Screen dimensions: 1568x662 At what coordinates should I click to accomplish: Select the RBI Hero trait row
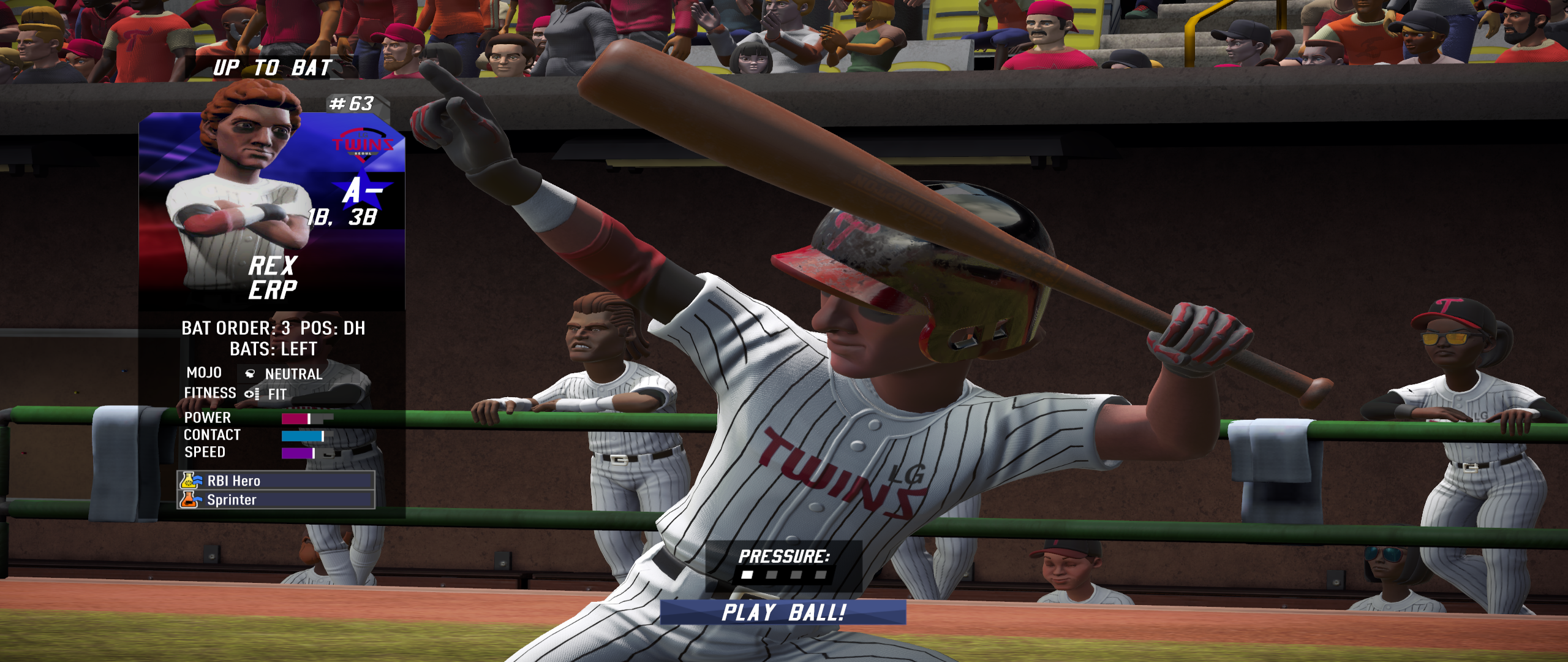click(x=276, y=481)
